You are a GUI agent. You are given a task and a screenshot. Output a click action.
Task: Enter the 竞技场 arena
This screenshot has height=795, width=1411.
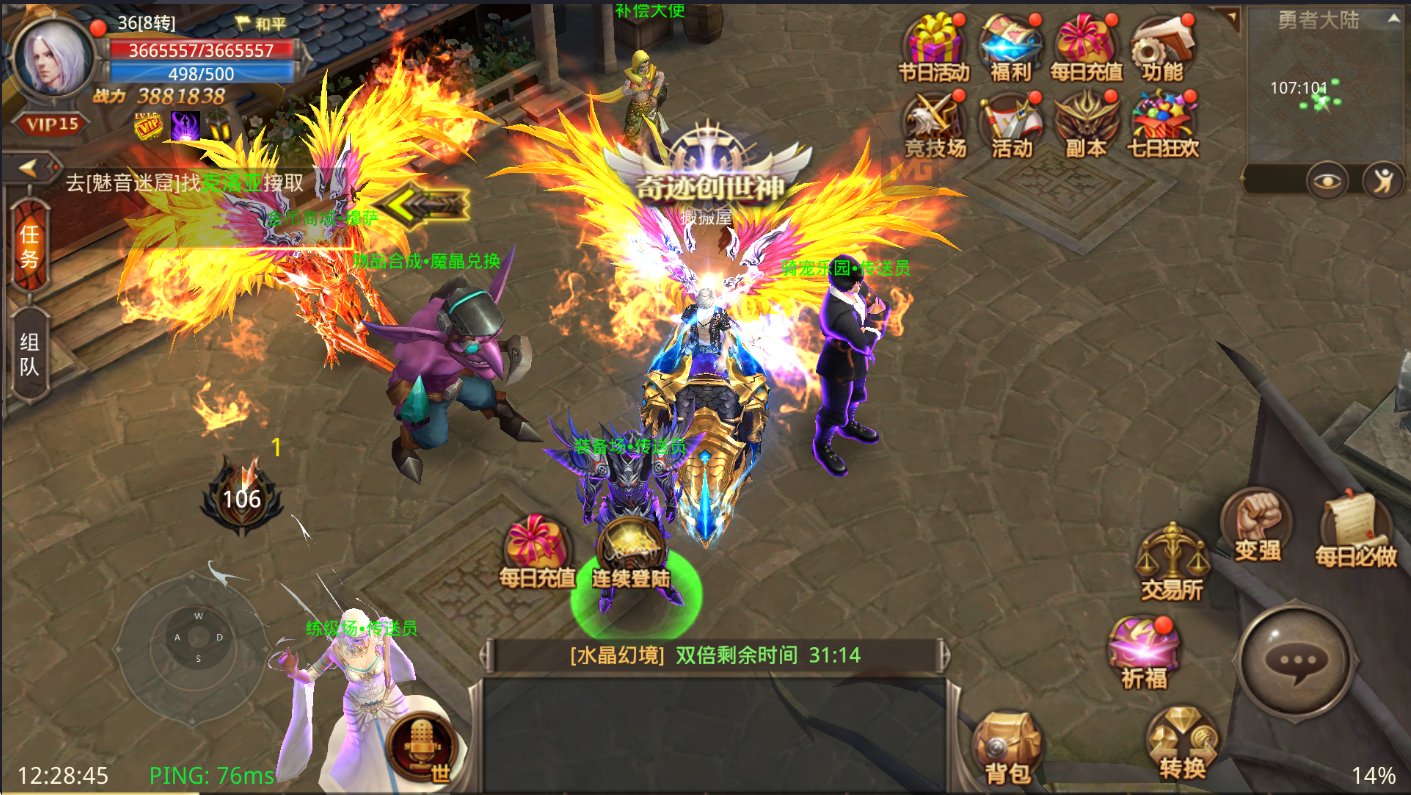coord(934,123)
